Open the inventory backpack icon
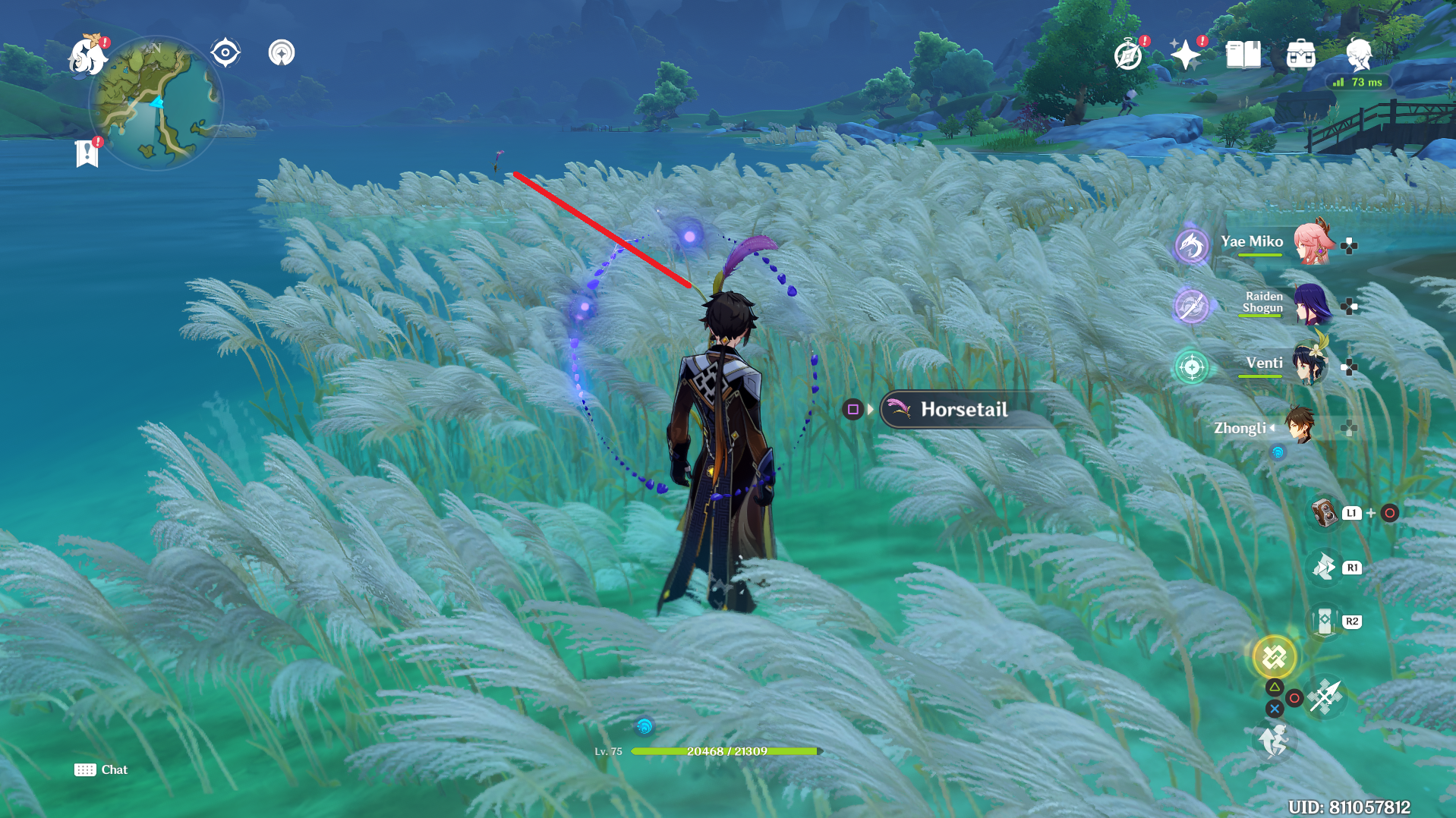The image size is (1456, 818). pyautogui.click(x=1300, y=55)
